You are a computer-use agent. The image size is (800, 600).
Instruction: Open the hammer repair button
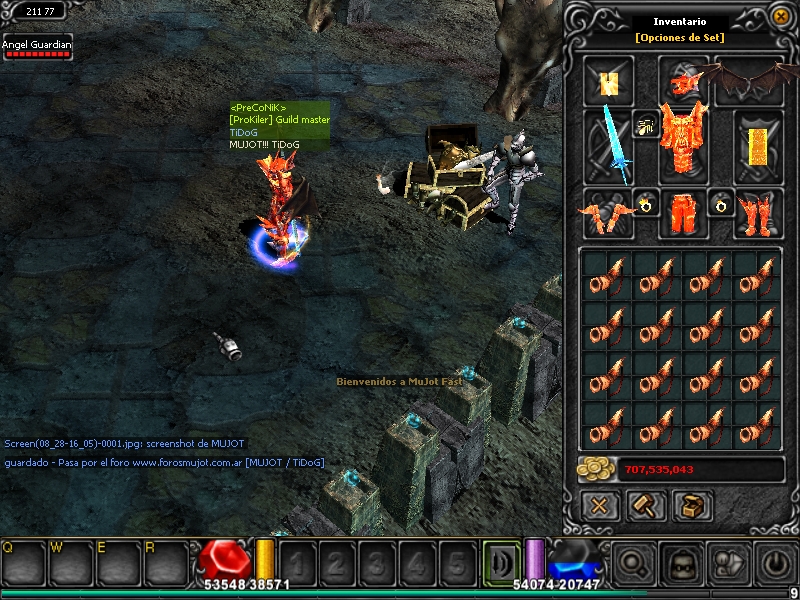pyautogui.click(x=646, y=506)
